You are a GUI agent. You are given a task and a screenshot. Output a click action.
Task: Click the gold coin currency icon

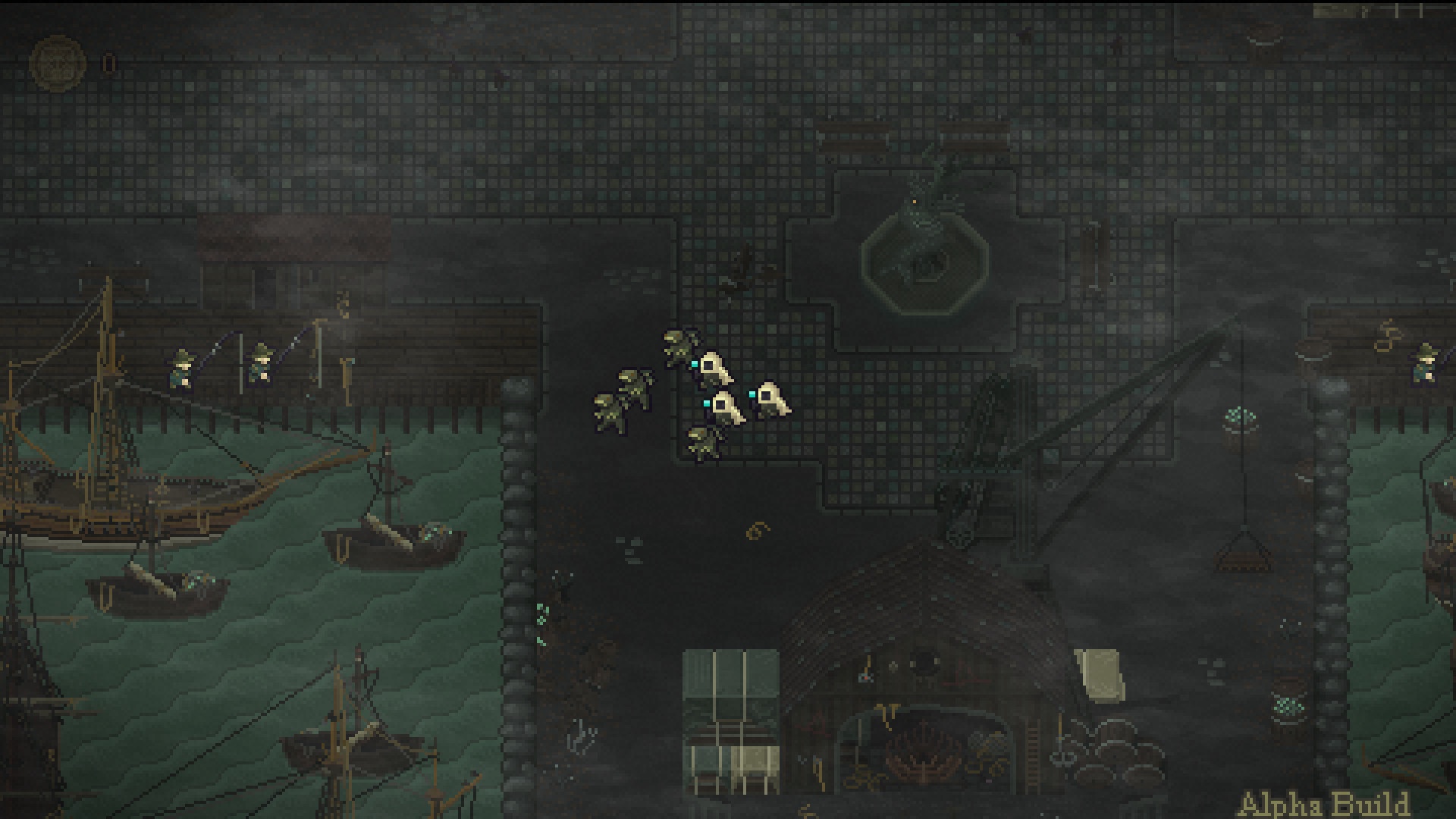57,62
